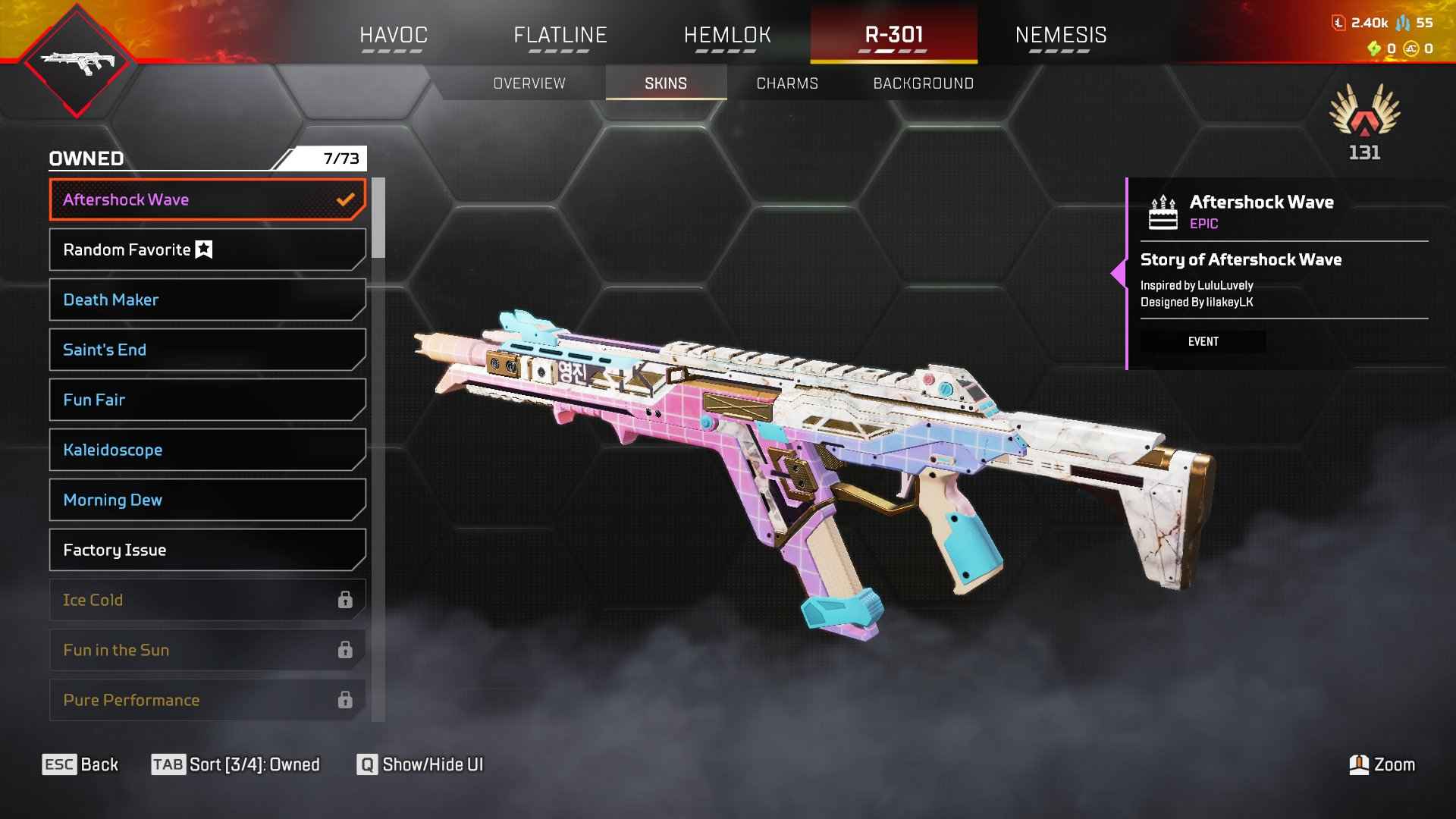Switch to the CHARMS sub-tab
This screenshot has width=1456, height=819.
787,83
